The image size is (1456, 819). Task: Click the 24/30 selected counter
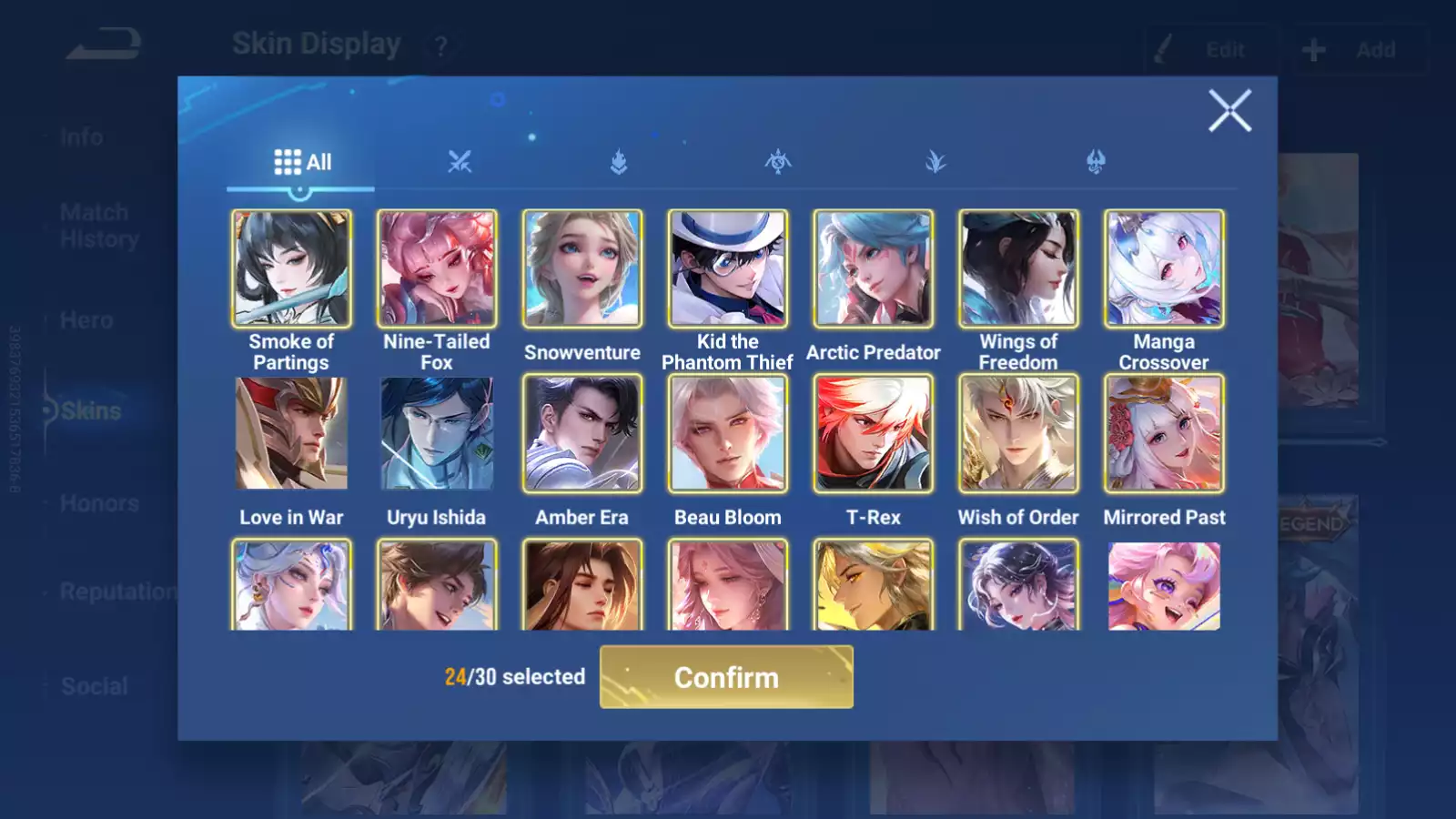click(x=514, y=677)
